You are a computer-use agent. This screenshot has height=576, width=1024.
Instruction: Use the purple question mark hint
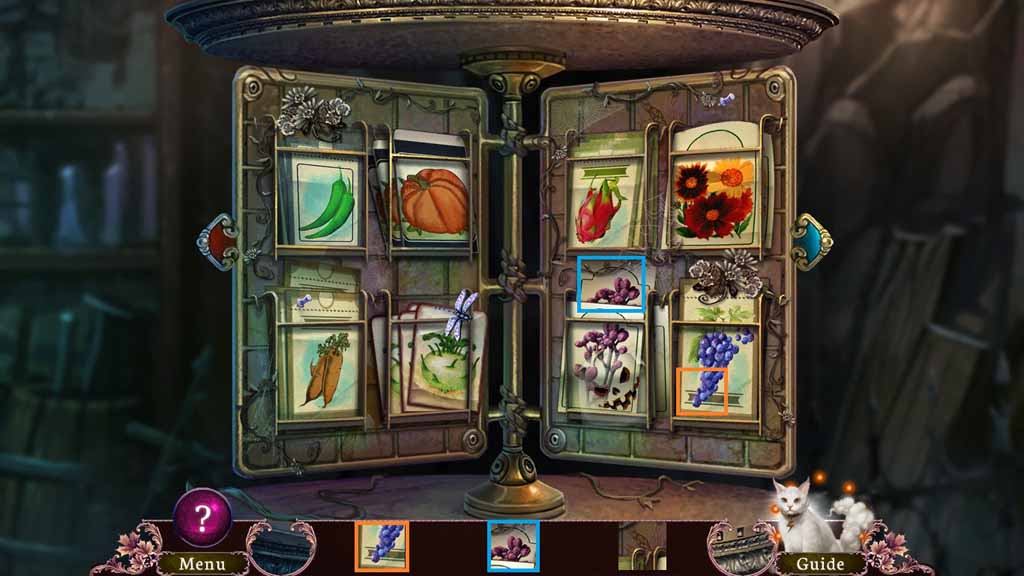(x=203, y=517)
